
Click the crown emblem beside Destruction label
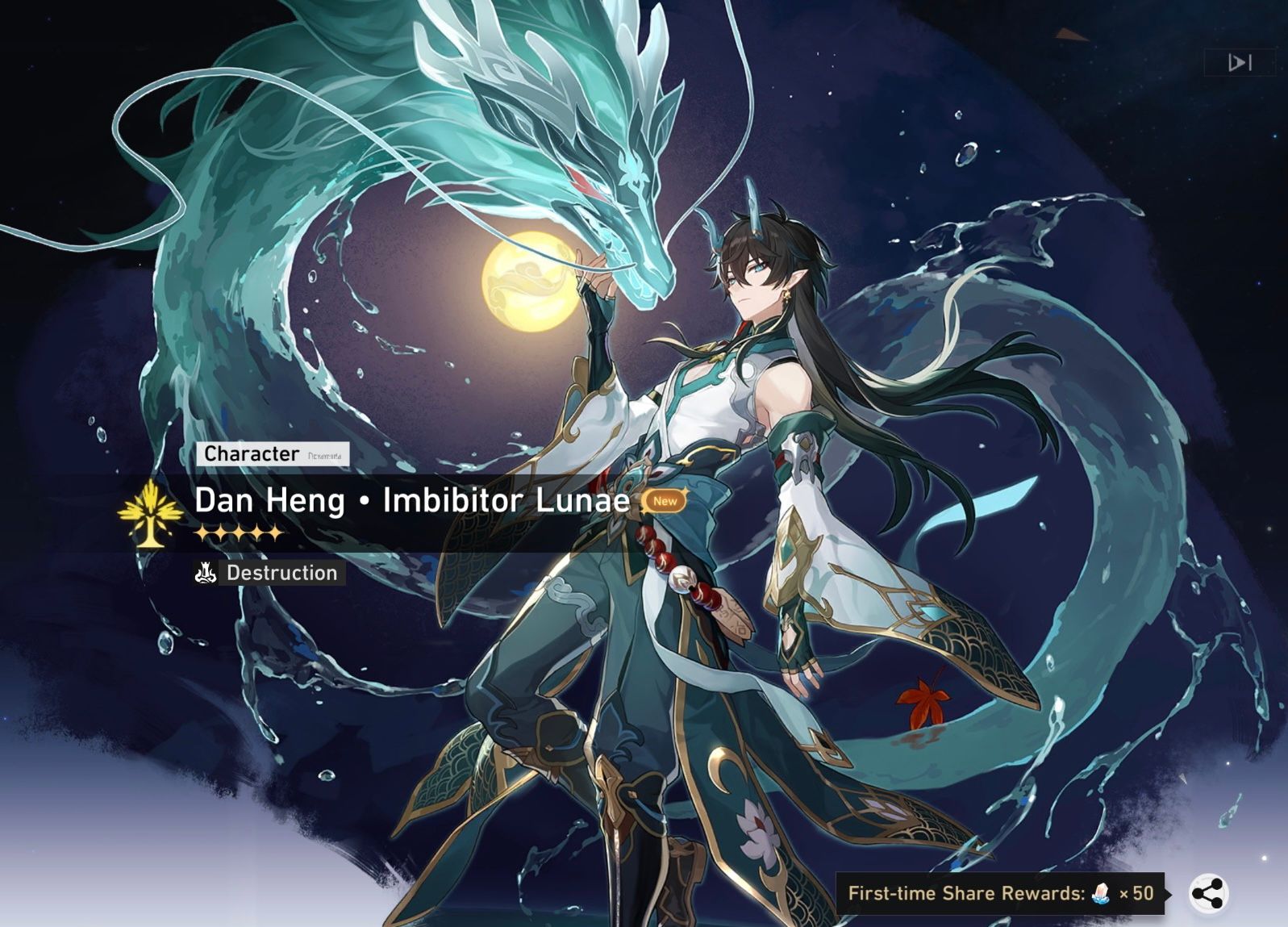[205, 574]
